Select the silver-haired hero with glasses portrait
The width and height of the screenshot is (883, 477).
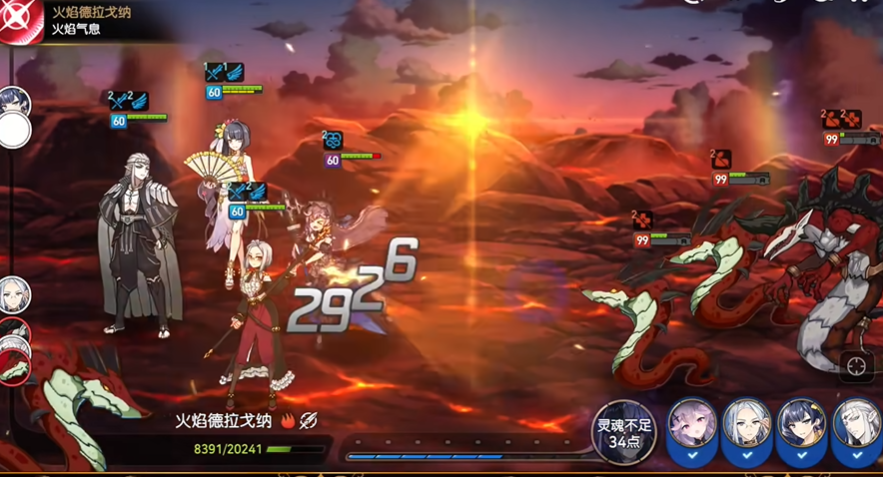tap(746, 424)
